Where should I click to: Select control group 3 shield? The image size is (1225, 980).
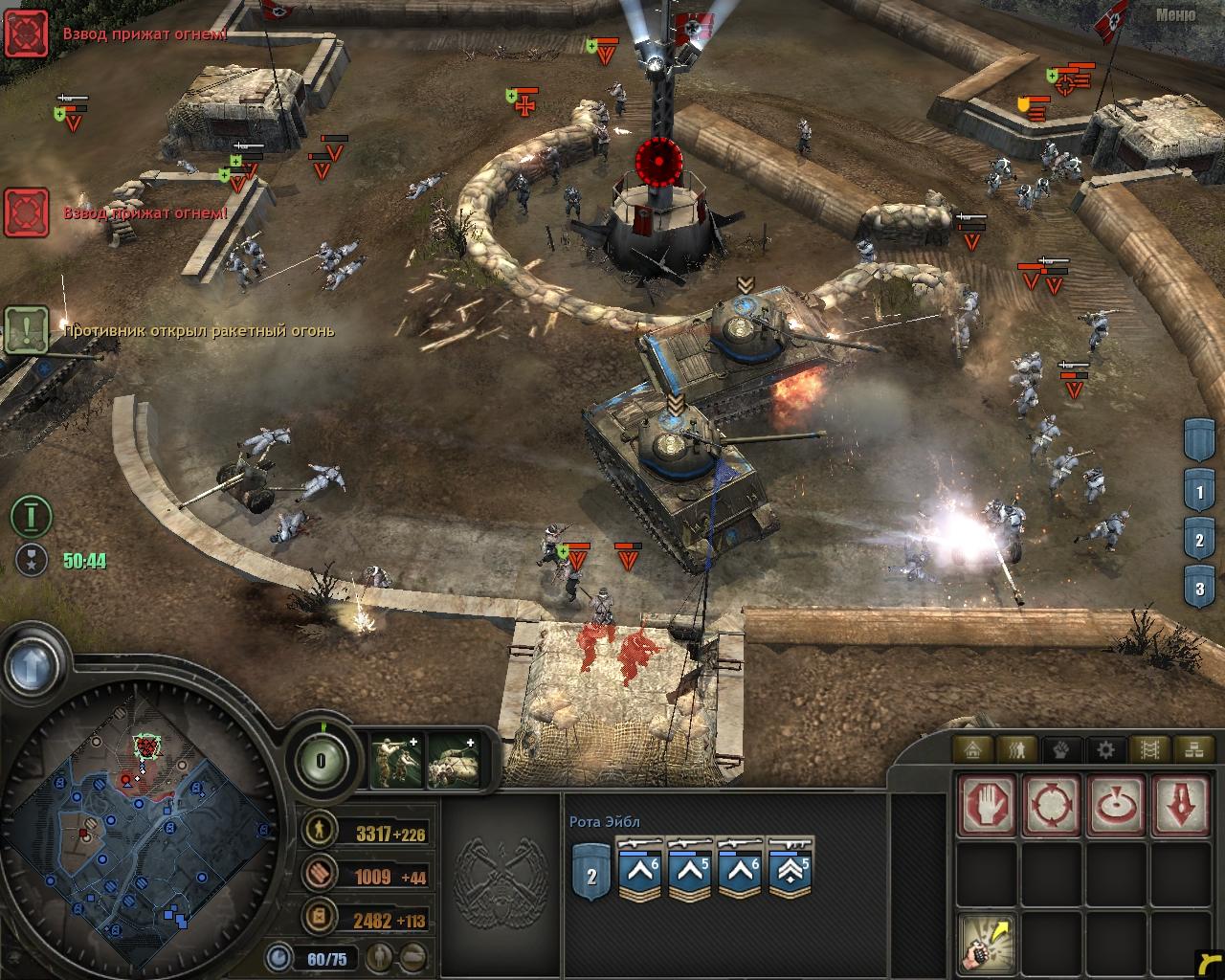click(x=1199, y=588)
